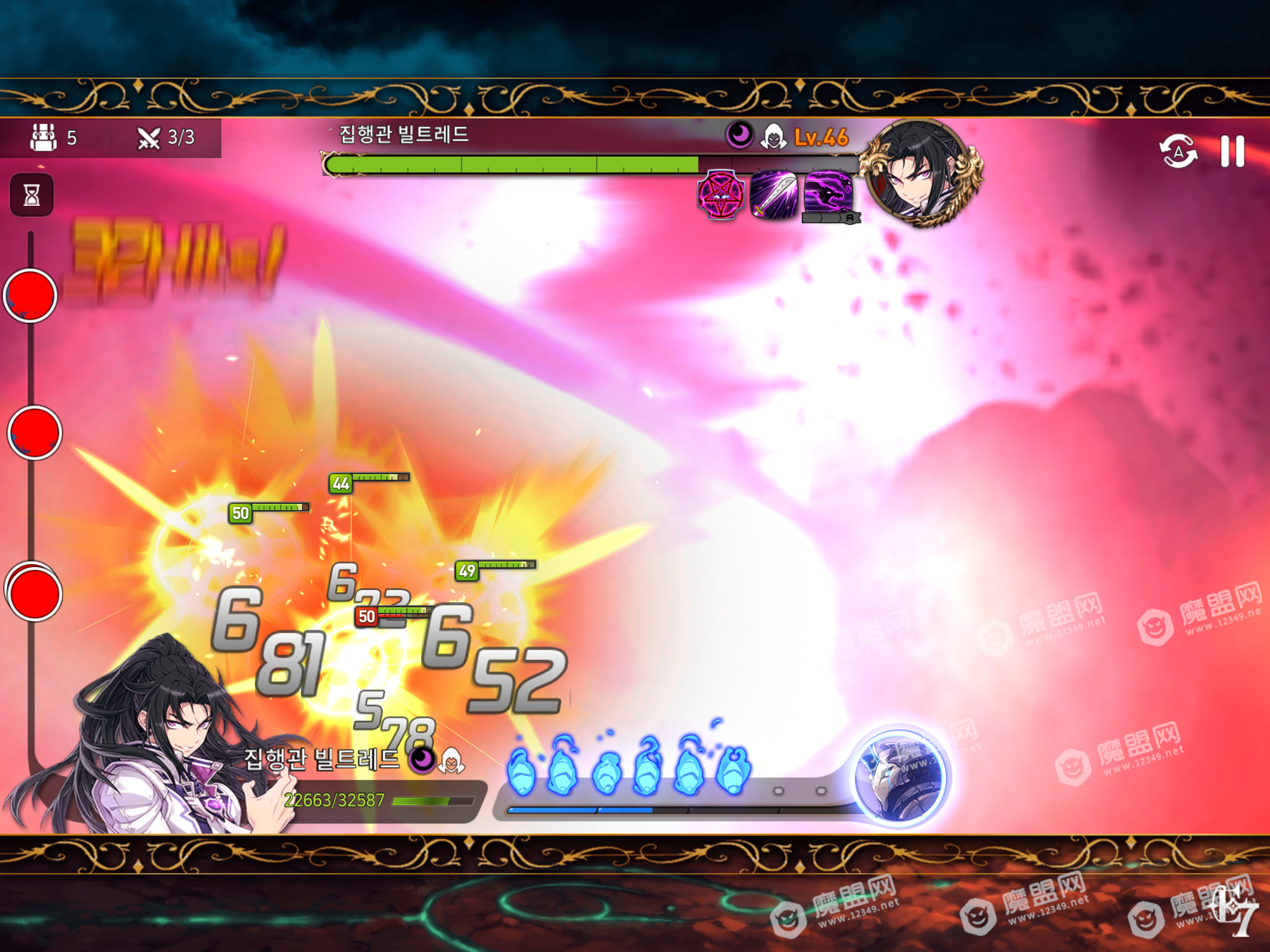Toggle the auto-battle button
Viewport: 1270px width, 952px height.
point(1178,151)
